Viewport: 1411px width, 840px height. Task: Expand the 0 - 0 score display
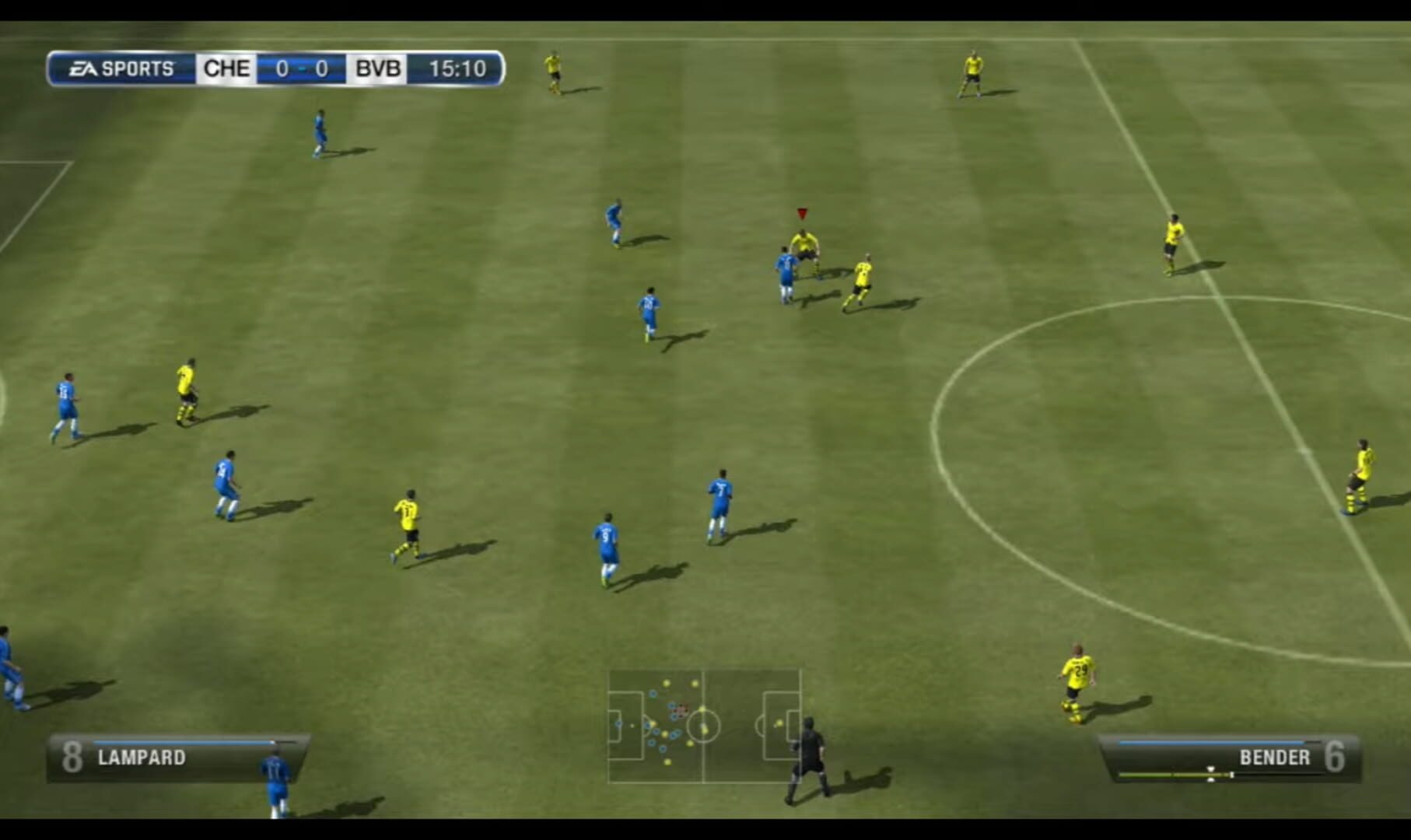[303, 68]
